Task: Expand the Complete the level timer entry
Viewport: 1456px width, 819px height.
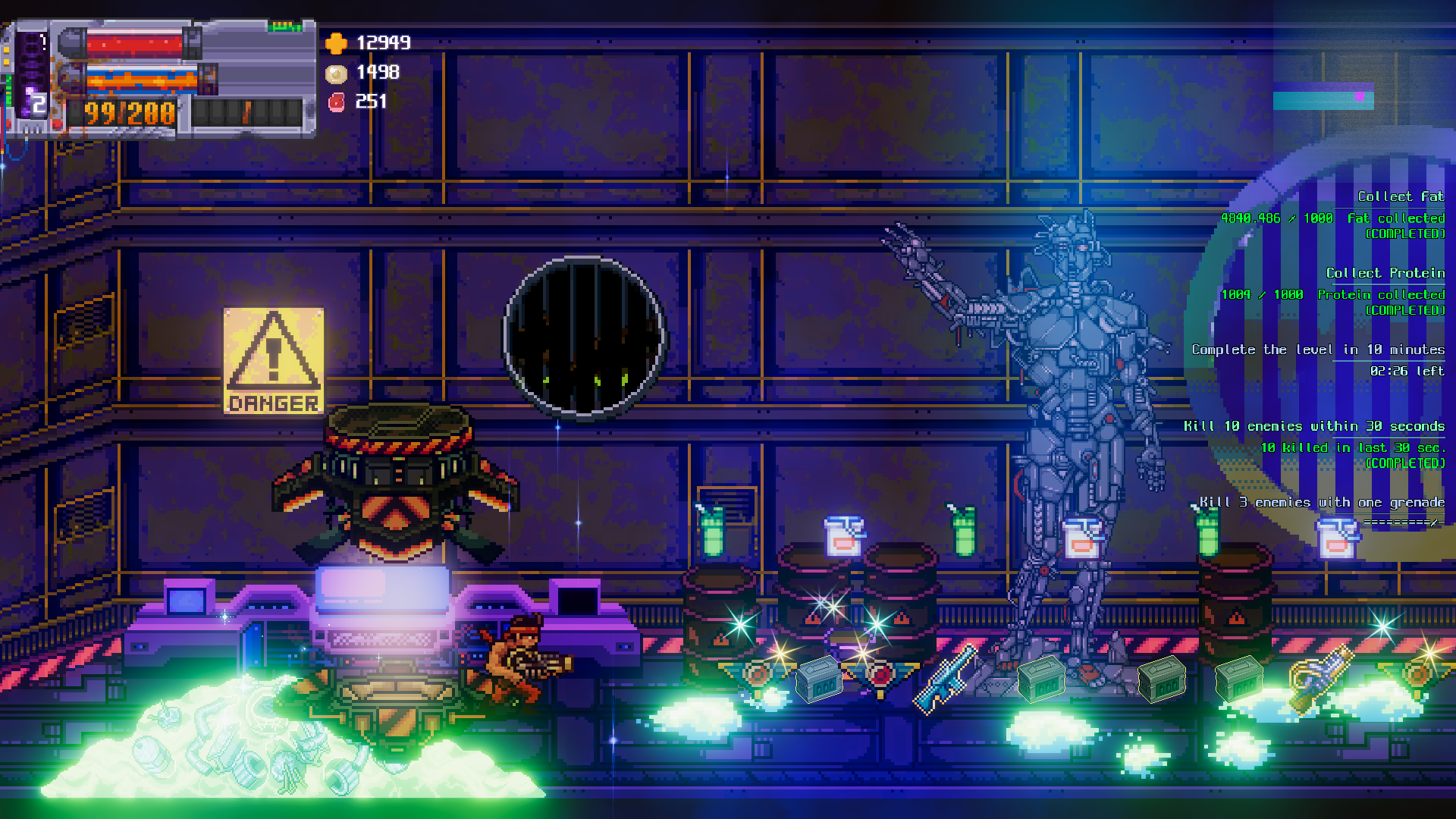Action: 1319,350
